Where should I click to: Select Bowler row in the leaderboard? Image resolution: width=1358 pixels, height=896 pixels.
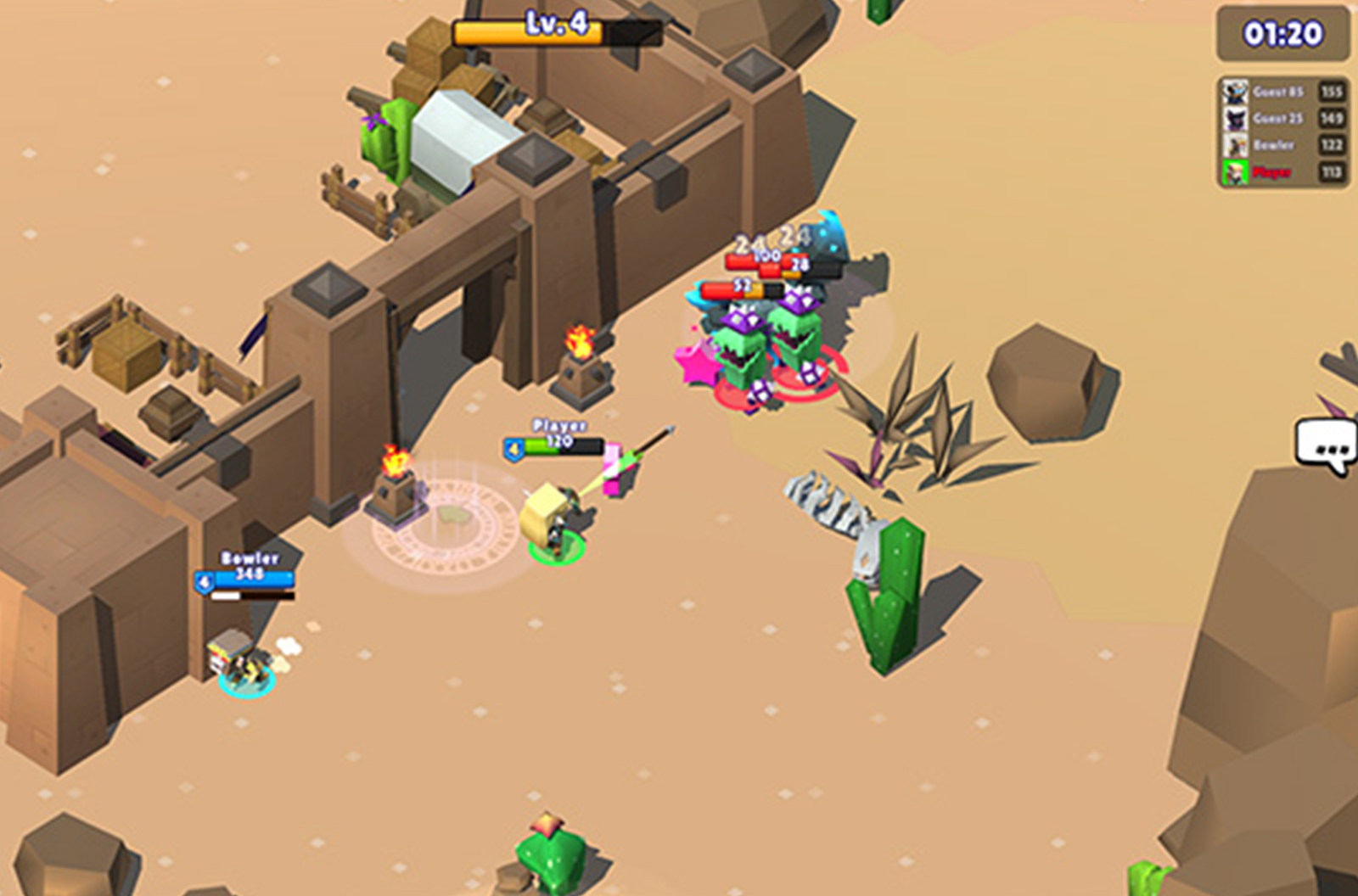click(1282, 146)
